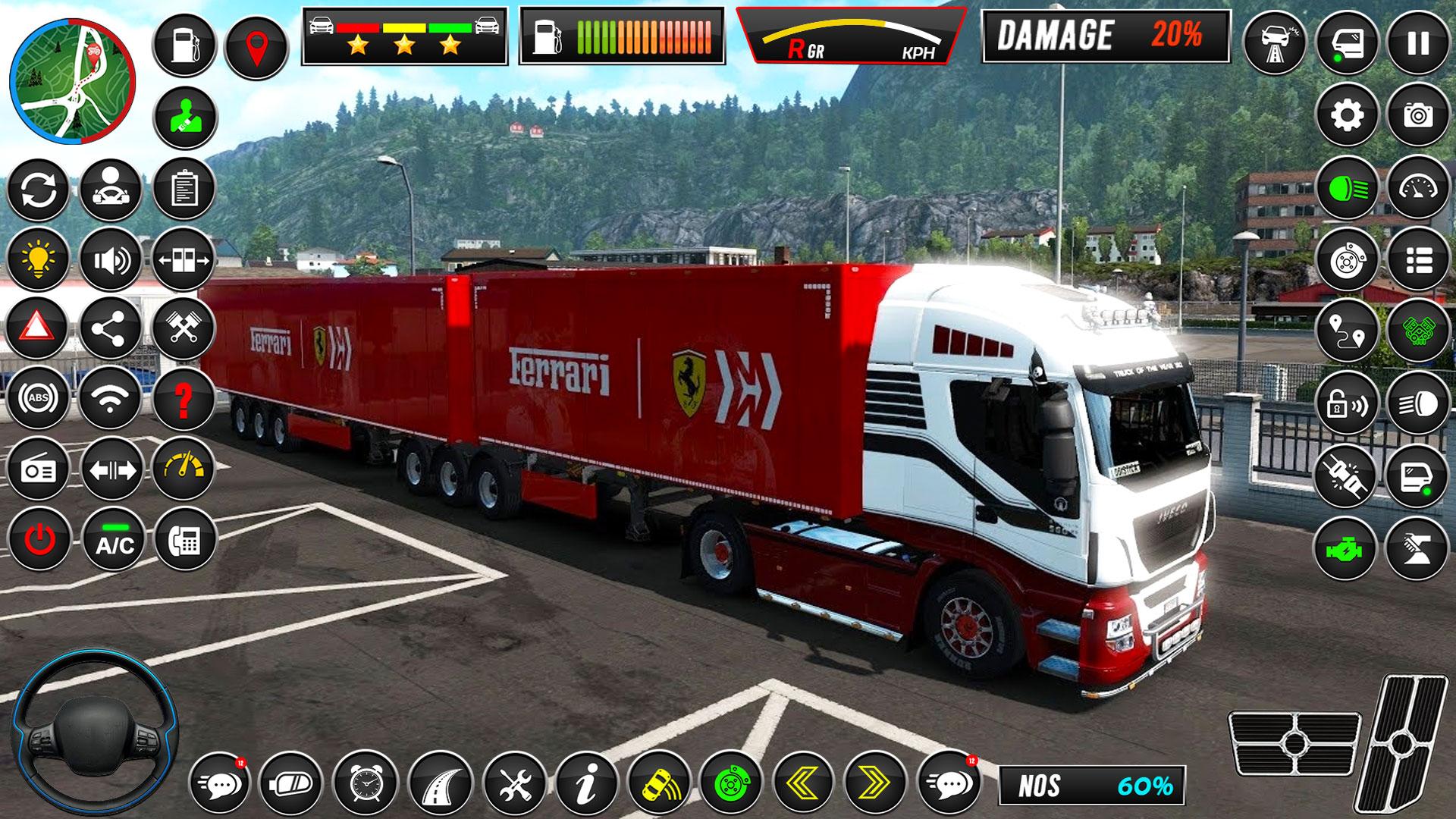Open the clipboard task list
The height and width of the screenshot is (819, 1456).
click(184, 187)
